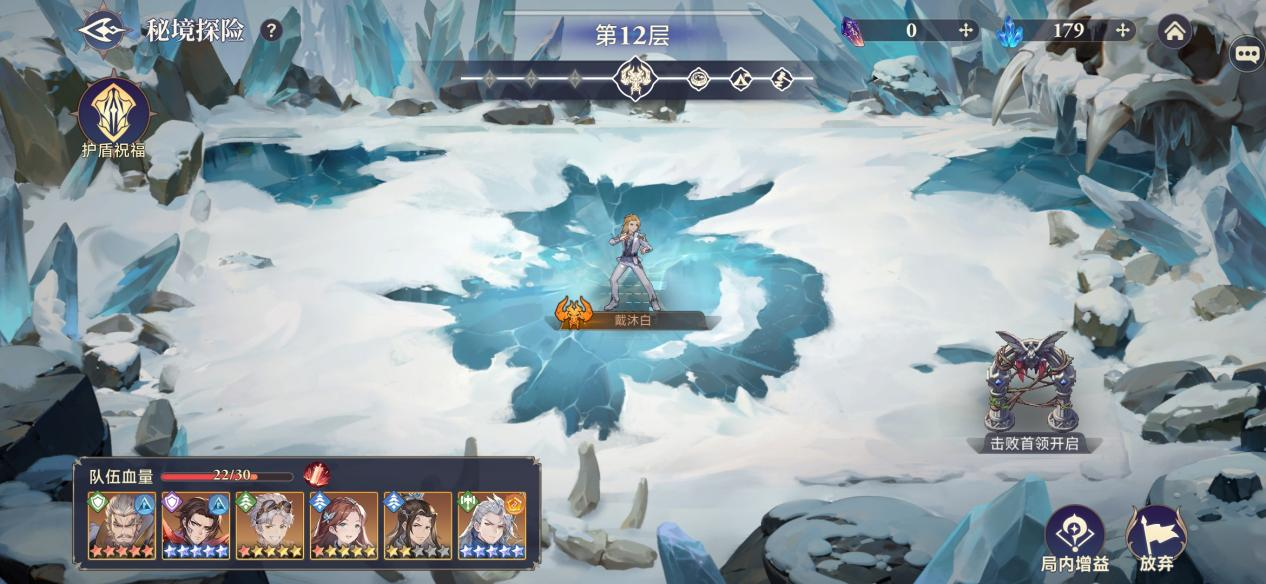Select the silver-haired hero with orange badge

click(x=491, y=525)
